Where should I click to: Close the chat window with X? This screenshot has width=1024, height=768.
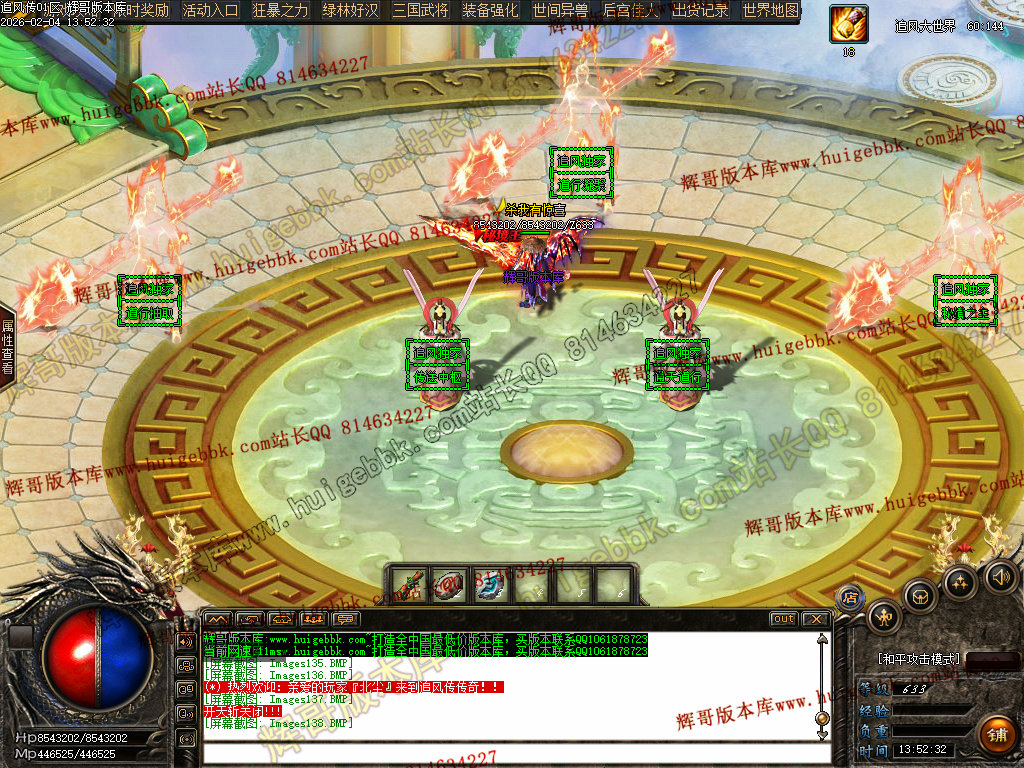pyautogui.click(x=816, y=619)
